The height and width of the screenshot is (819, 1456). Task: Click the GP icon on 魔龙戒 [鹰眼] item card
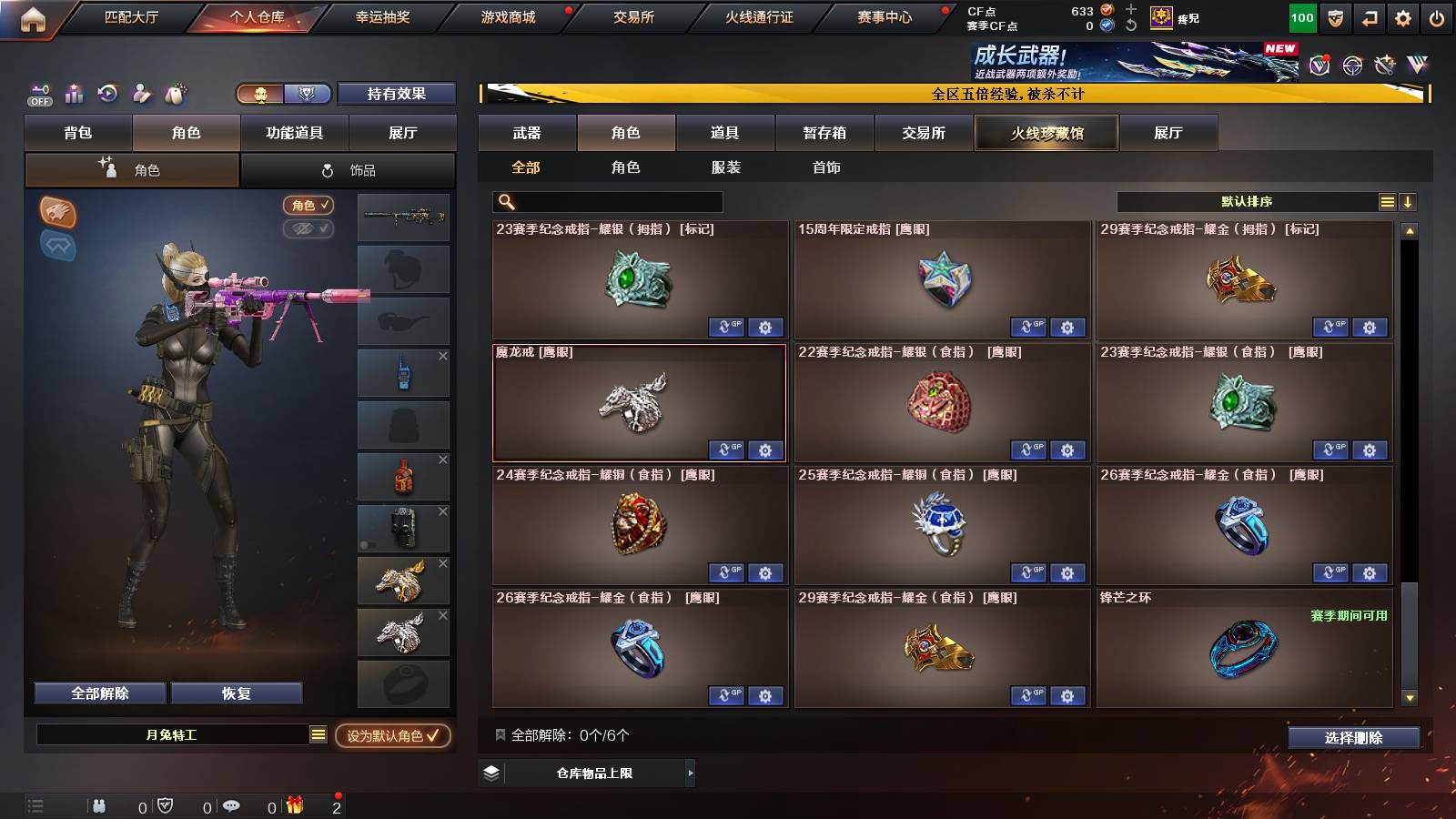click(x=726, y=450)
